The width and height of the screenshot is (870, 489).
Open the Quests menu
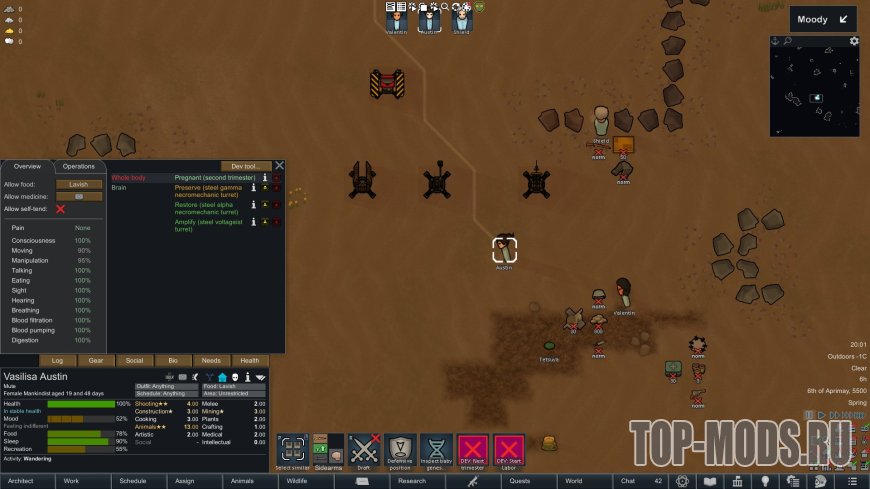(520, 481)
